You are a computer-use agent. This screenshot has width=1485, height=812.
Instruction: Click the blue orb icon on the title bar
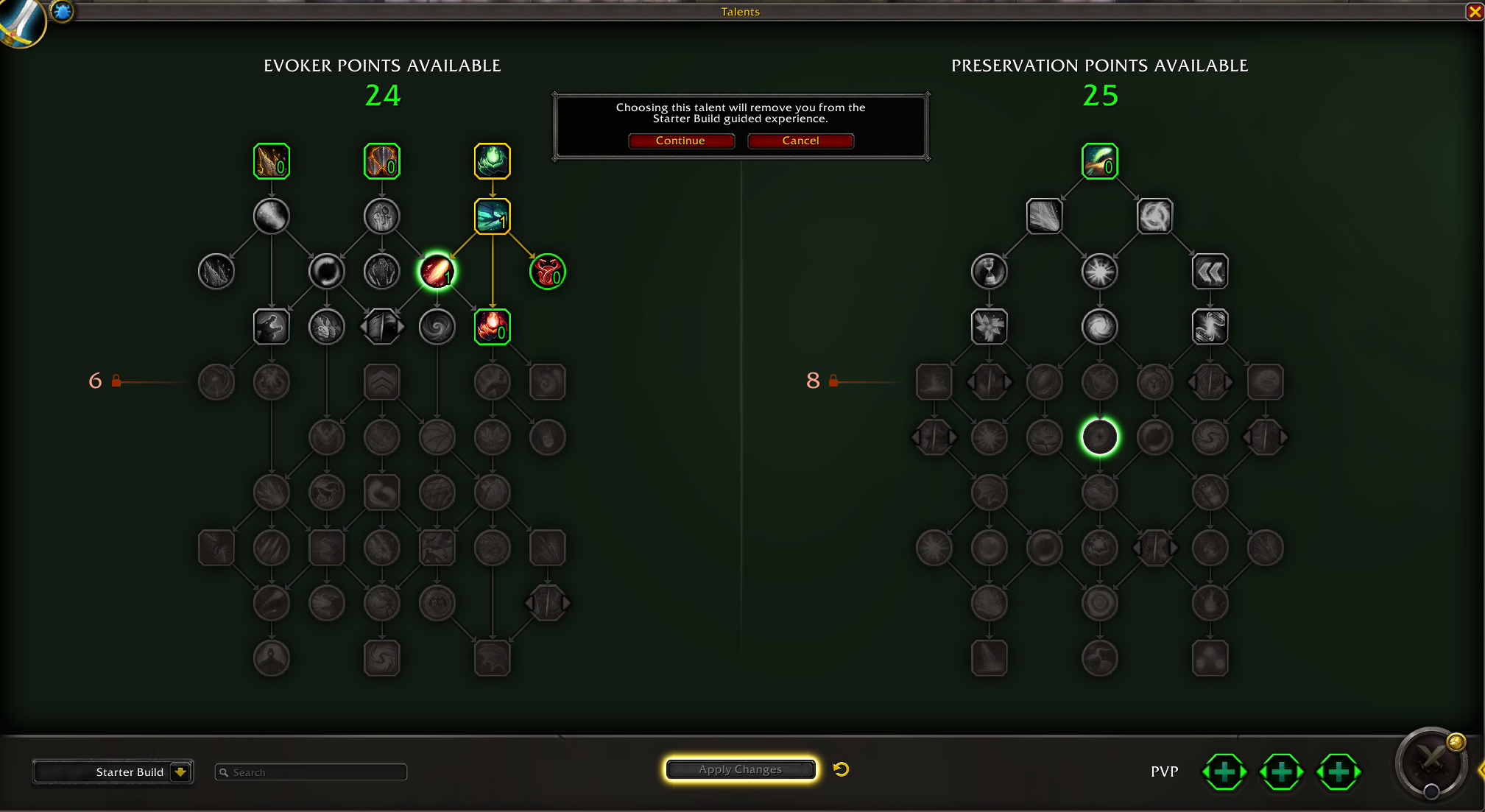[x=63, y=11]
